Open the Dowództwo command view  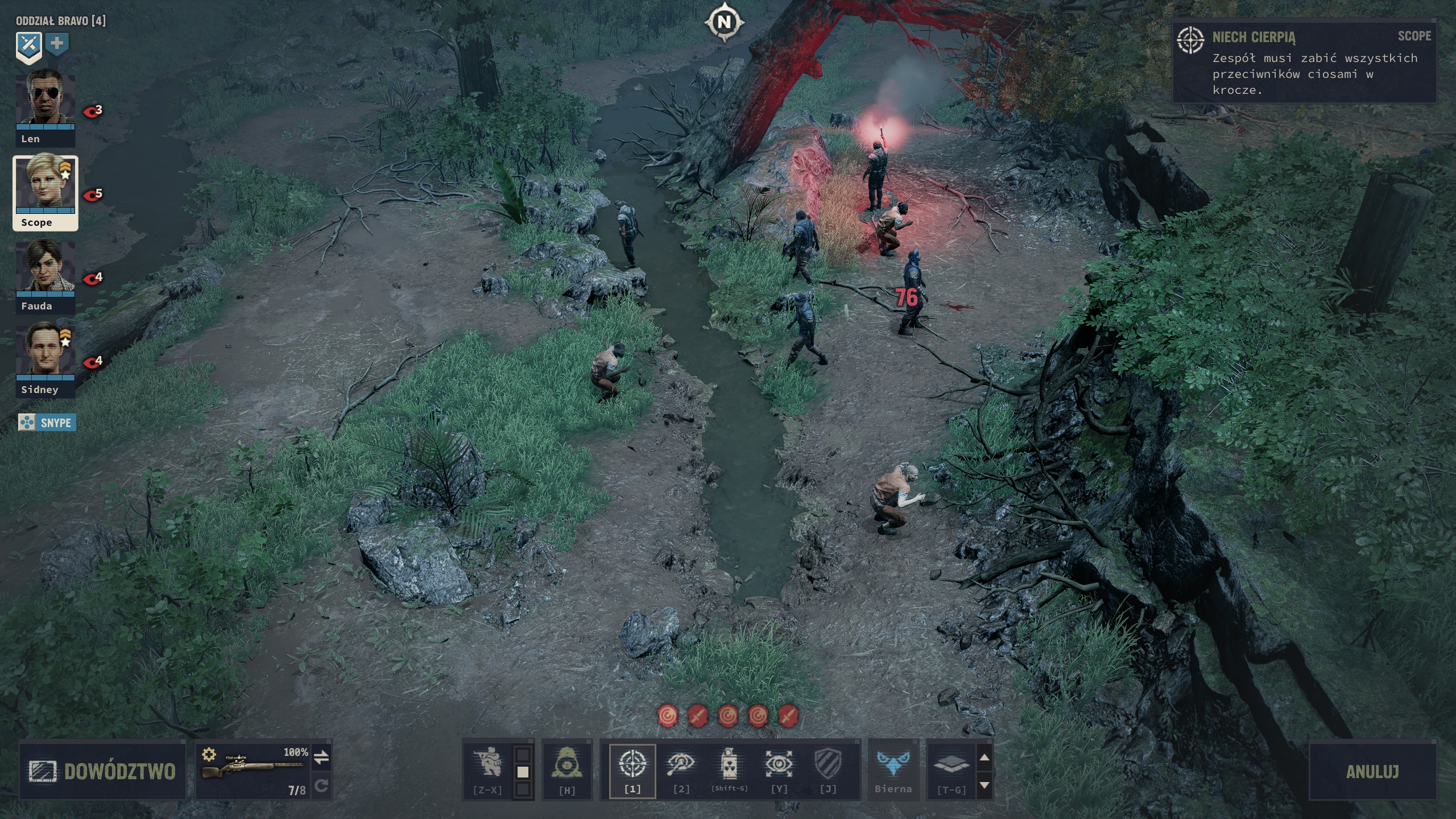(102, 771)
